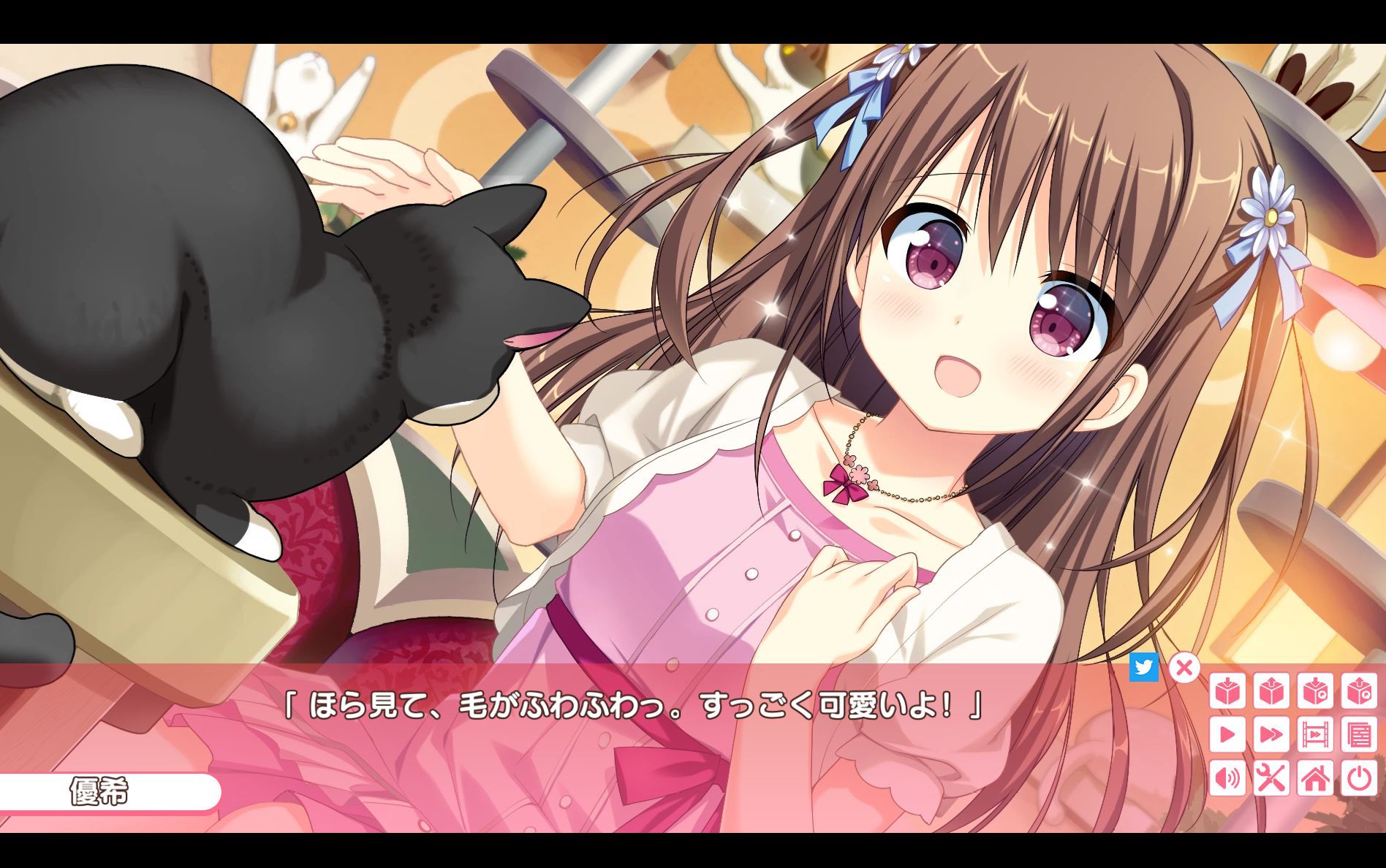
Task: Save the game using the box icon
Action: coord(1227,691)
